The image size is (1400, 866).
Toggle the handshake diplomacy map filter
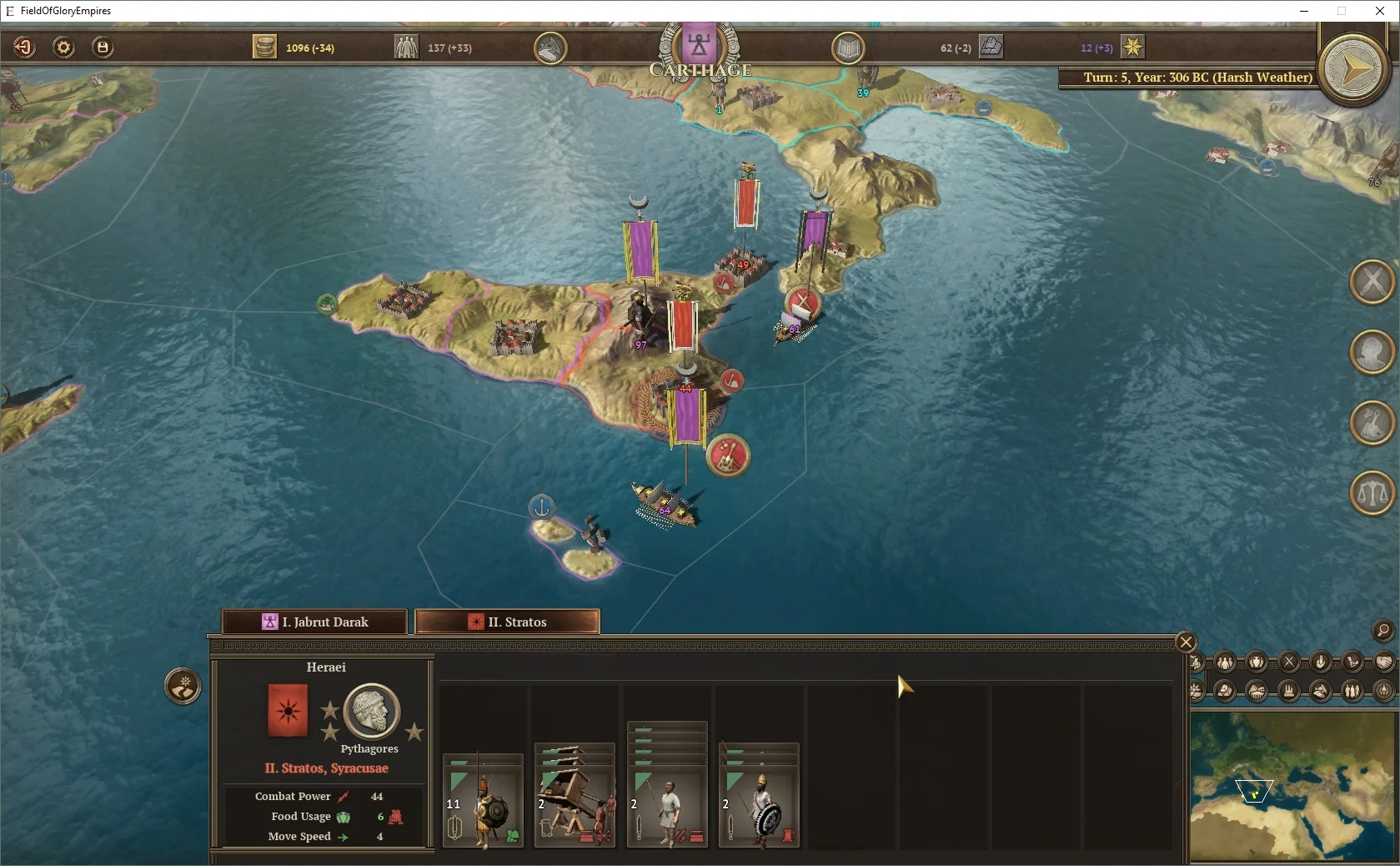[x=1385, y=663]
